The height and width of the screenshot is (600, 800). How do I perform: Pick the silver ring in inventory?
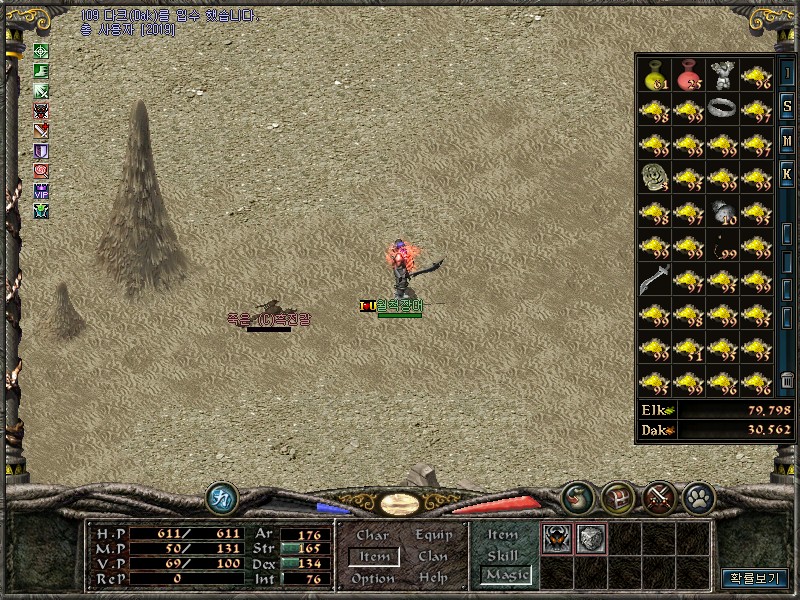722,107
